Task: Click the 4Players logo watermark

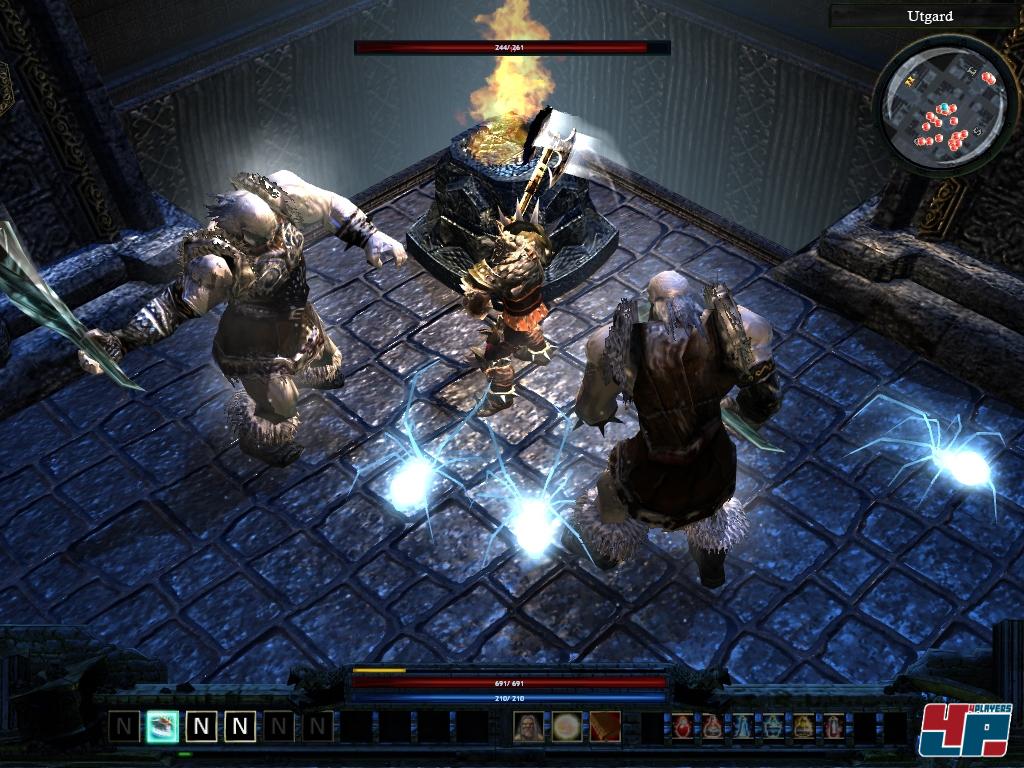Action: click(965, 730)
